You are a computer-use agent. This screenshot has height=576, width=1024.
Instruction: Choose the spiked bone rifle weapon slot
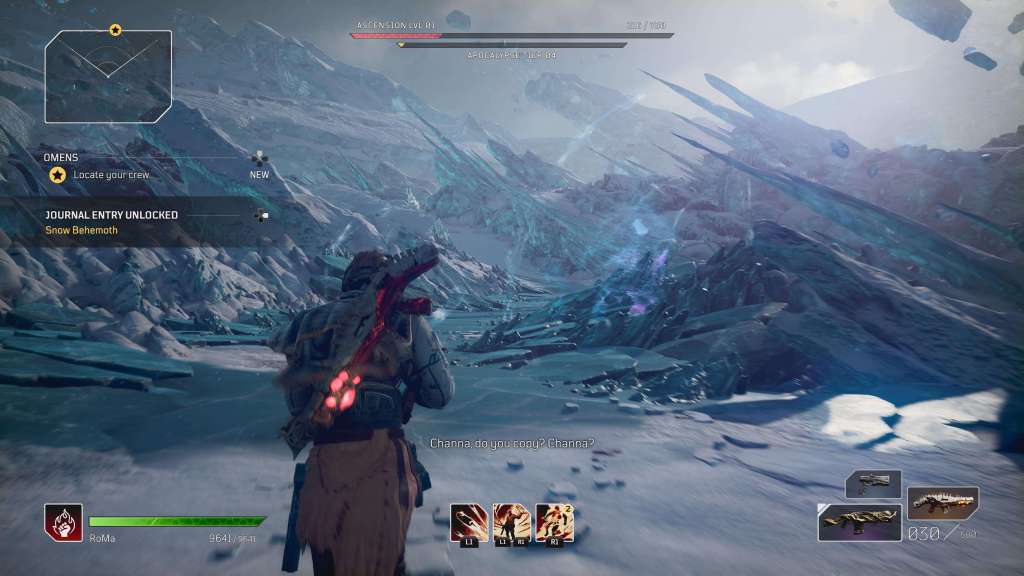click(x=942, y=502)
